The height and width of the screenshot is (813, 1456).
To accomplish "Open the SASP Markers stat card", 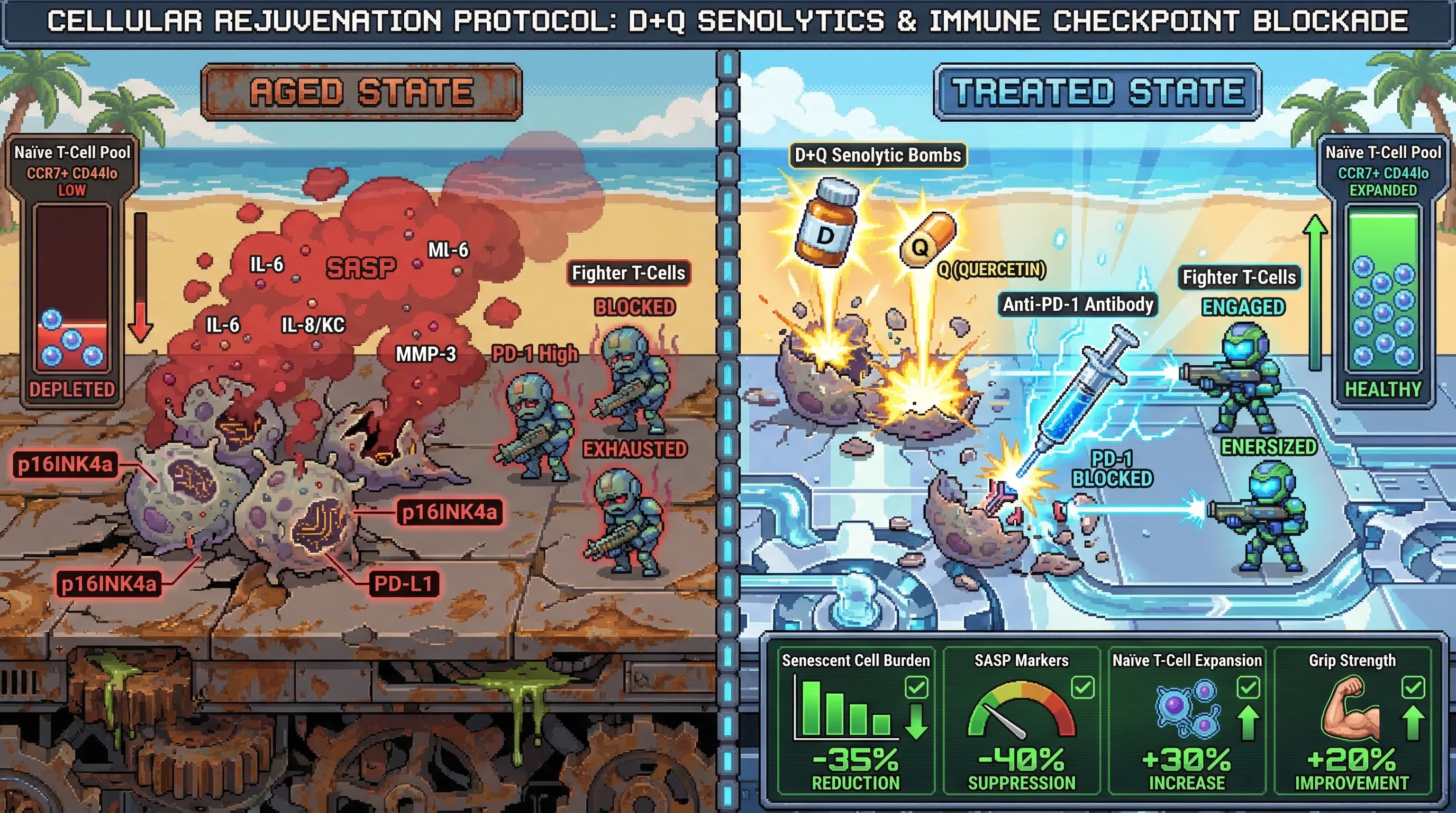I will pos(1021,721).
